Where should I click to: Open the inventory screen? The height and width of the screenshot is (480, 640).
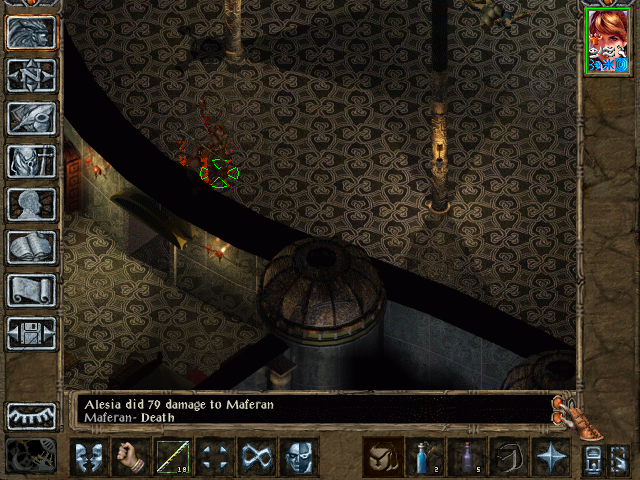coord(32,161)
